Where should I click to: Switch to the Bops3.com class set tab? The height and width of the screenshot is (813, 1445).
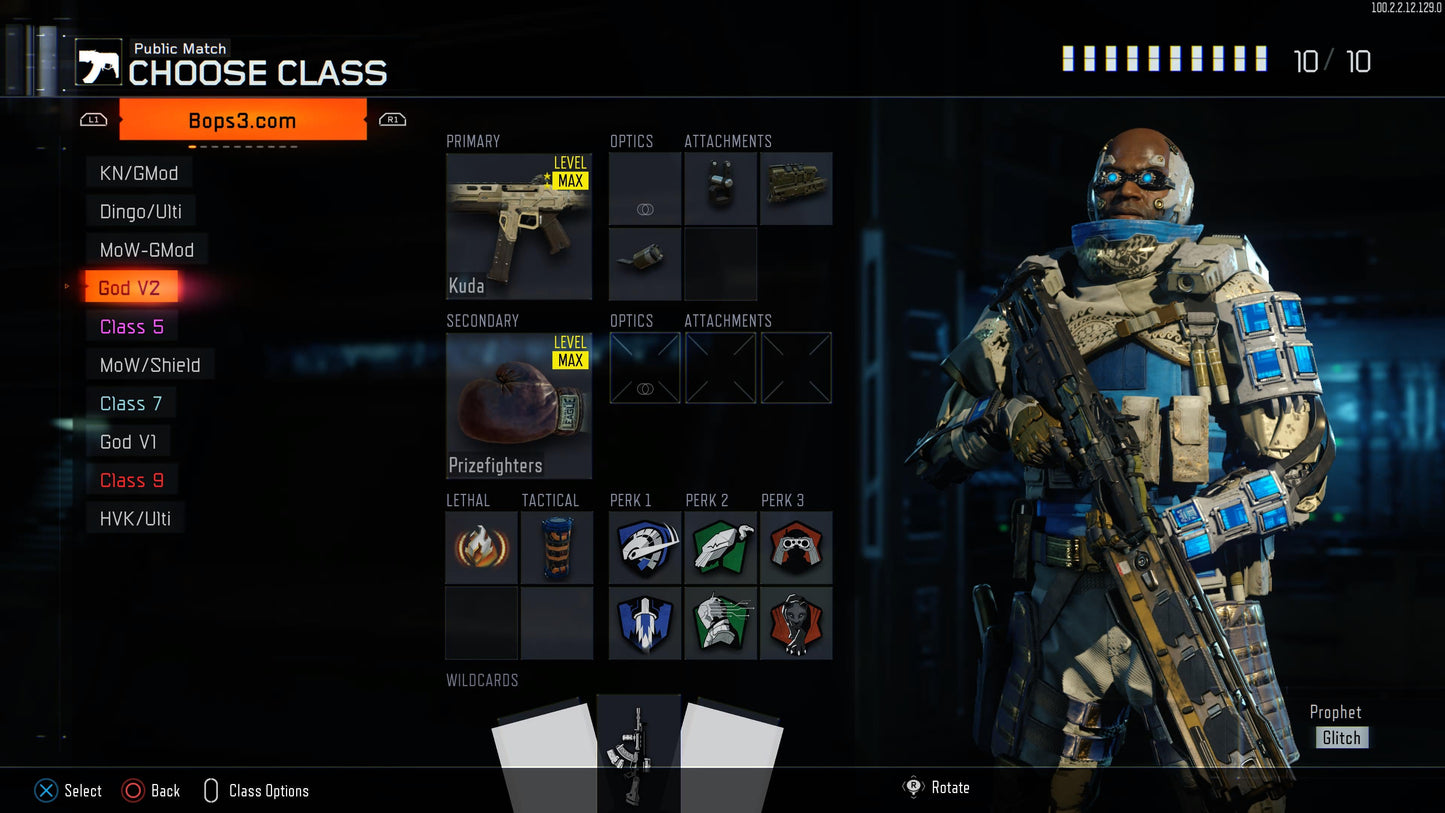pyautogui.click(x=242, y=121)
